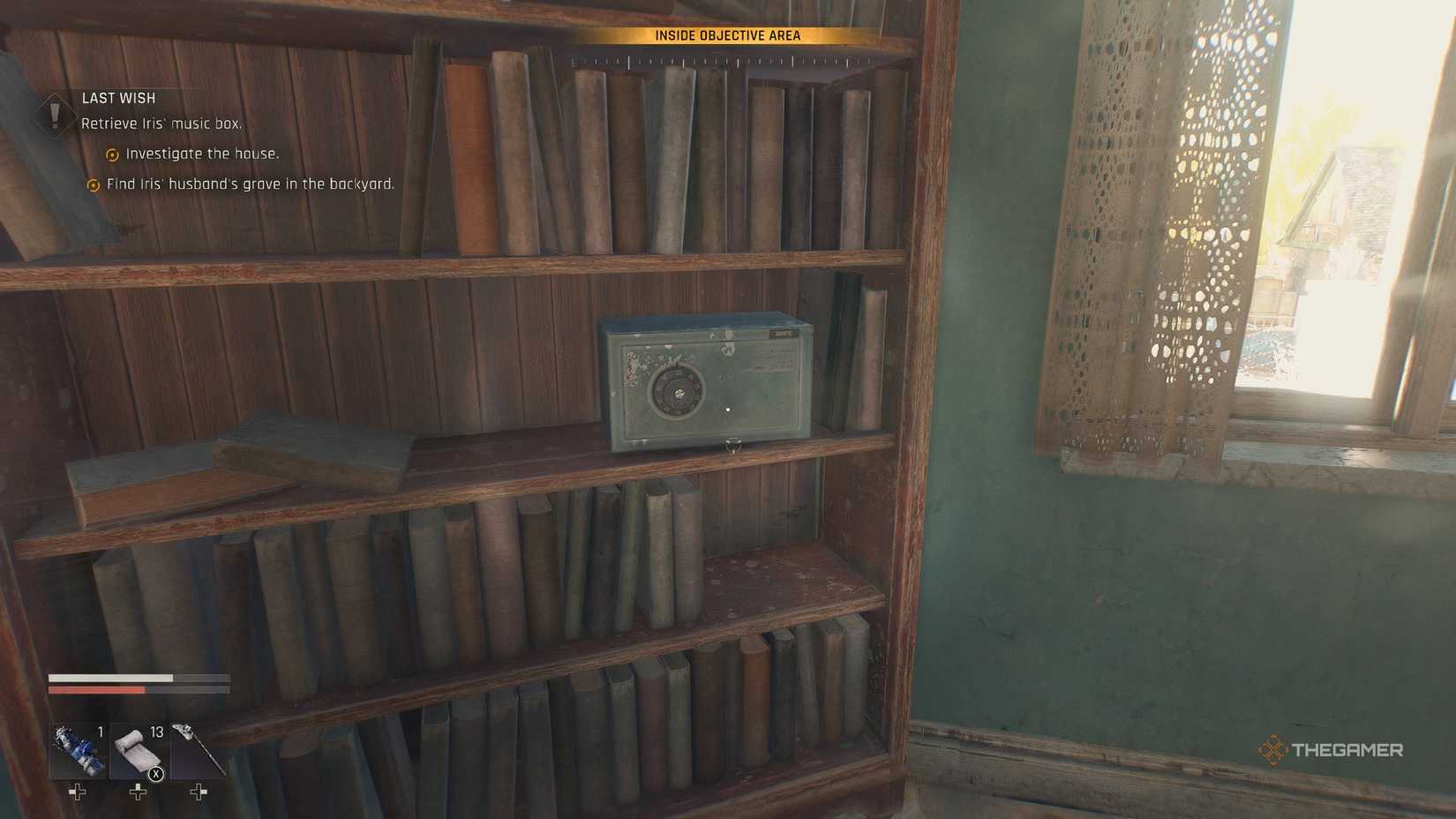
Task: Select the INSIDE OBJECTIVE AREA banner
Action: [729, 35]
